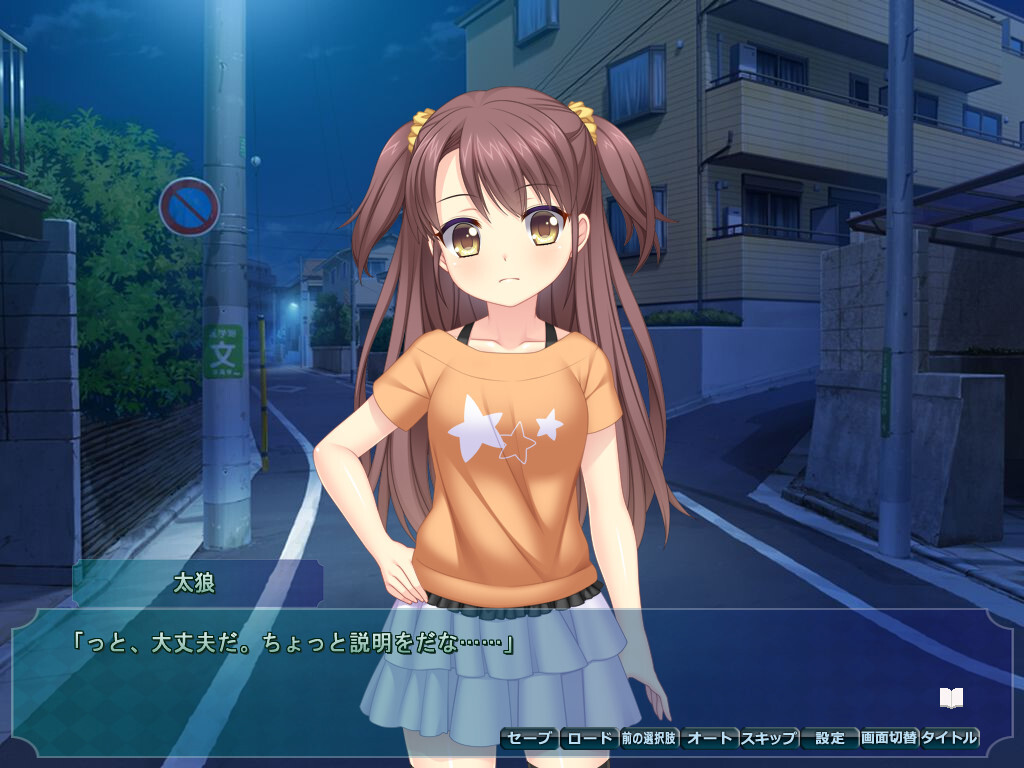Open the ロード (Load) menu
The height and width of the screenshot is (768, 1024).
pyautogui.click(x=589, y=739)
